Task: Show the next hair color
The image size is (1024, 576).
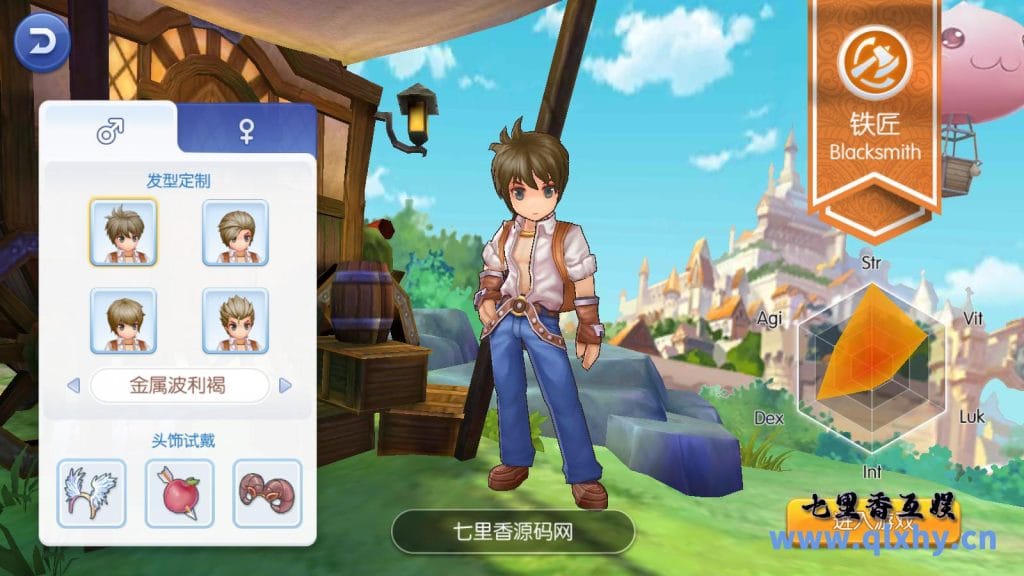Action: click(285, 385)
